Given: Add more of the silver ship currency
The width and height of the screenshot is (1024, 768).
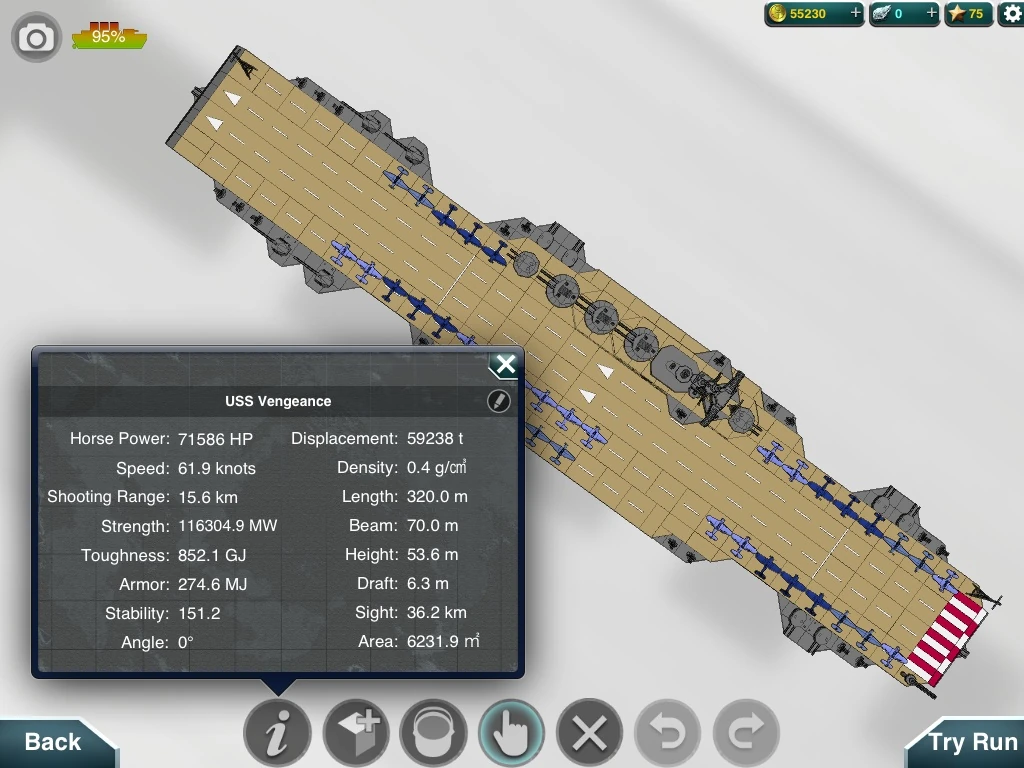Looking at the screenshot, I should [931, 14].
